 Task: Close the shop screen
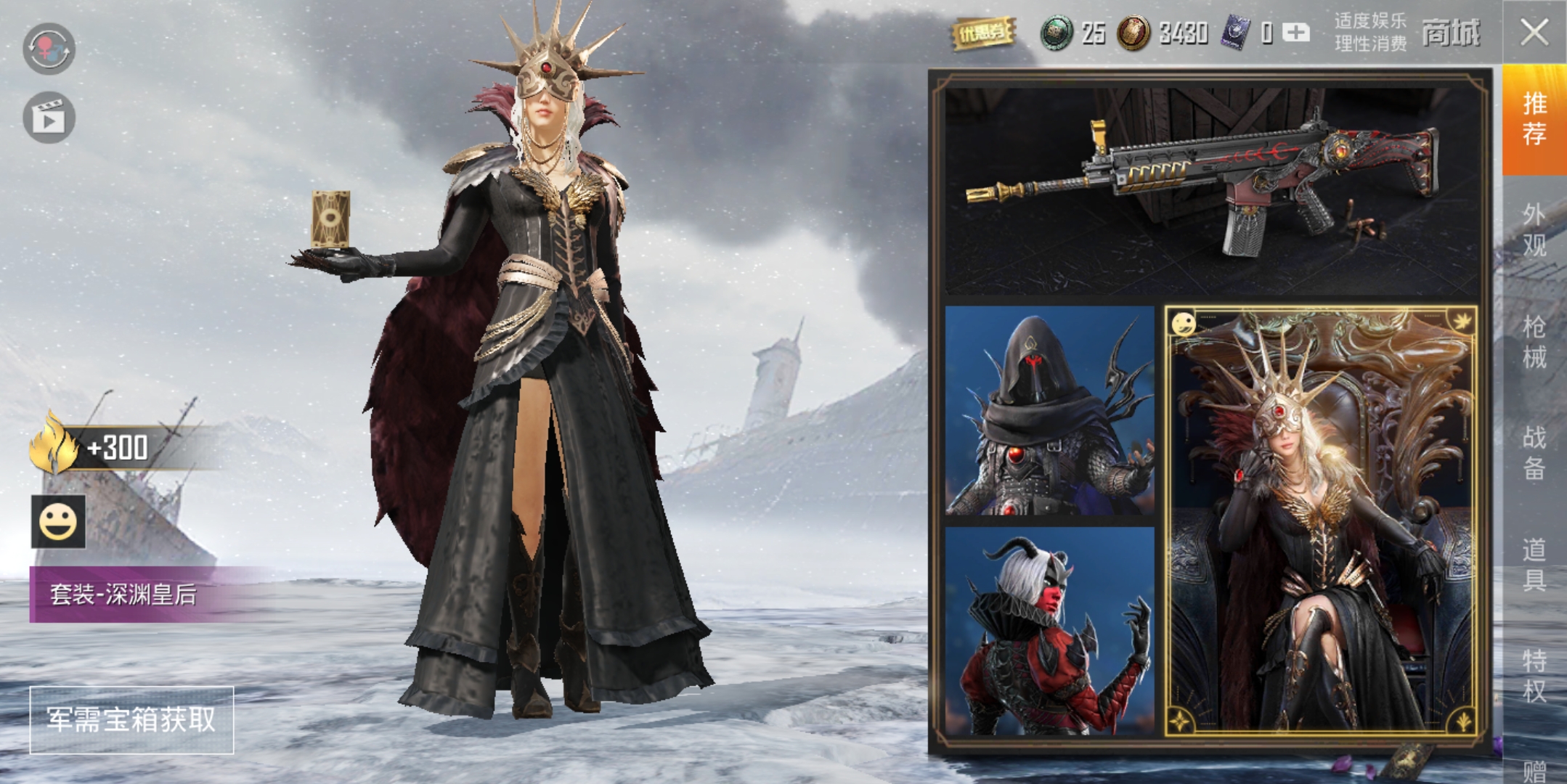point(1534,32)
